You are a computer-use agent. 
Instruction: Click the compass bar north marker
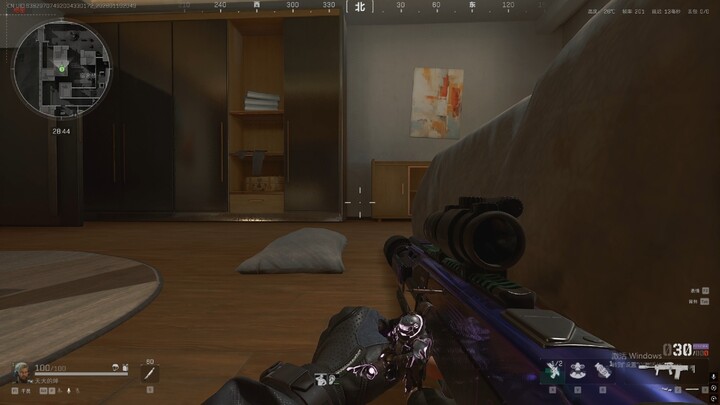360,6
